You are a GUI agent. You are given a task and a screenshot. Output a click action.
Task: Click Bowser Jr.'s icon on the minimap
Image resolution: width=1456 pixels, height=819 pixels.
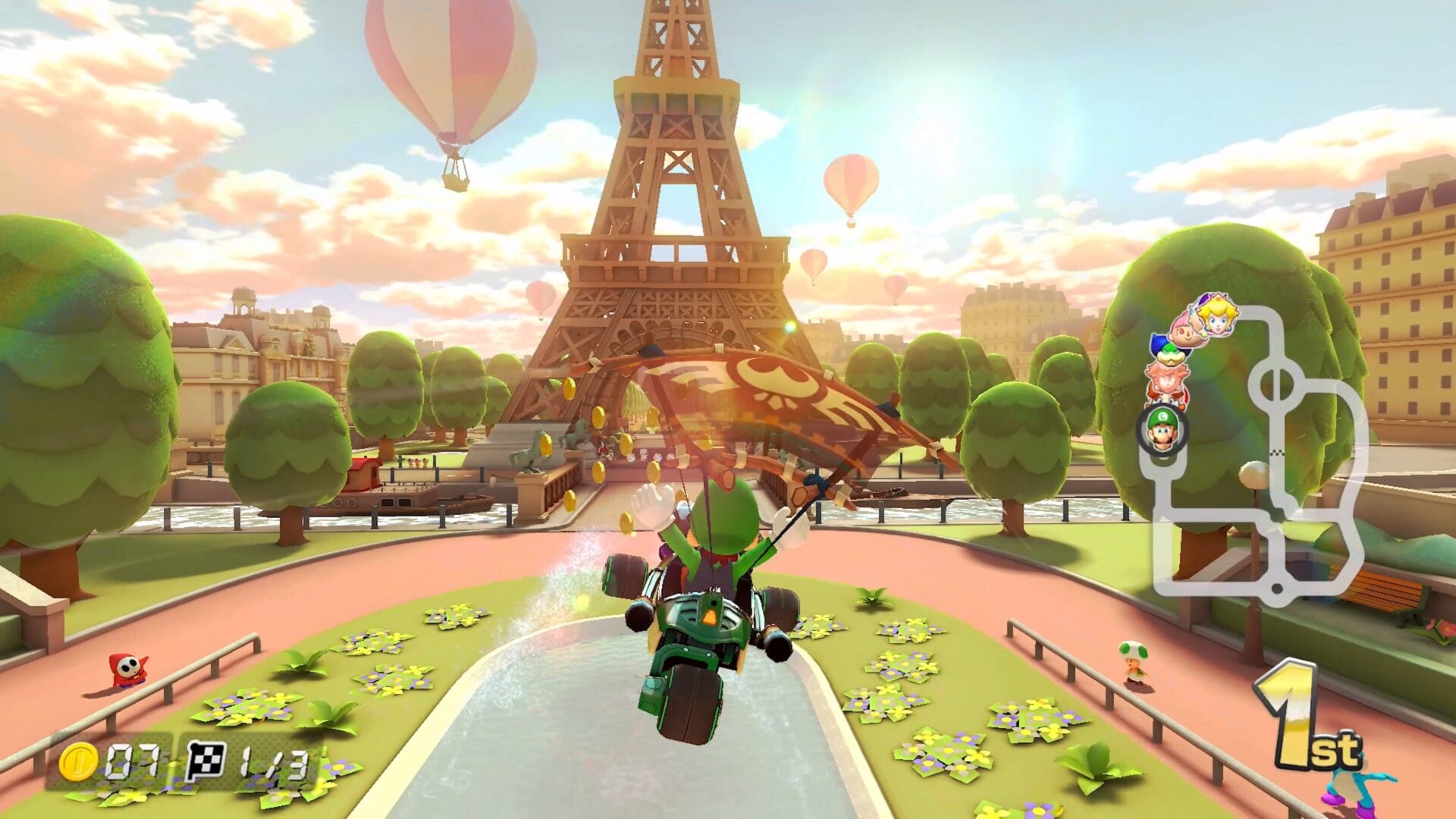click(x=1172, y=355)
